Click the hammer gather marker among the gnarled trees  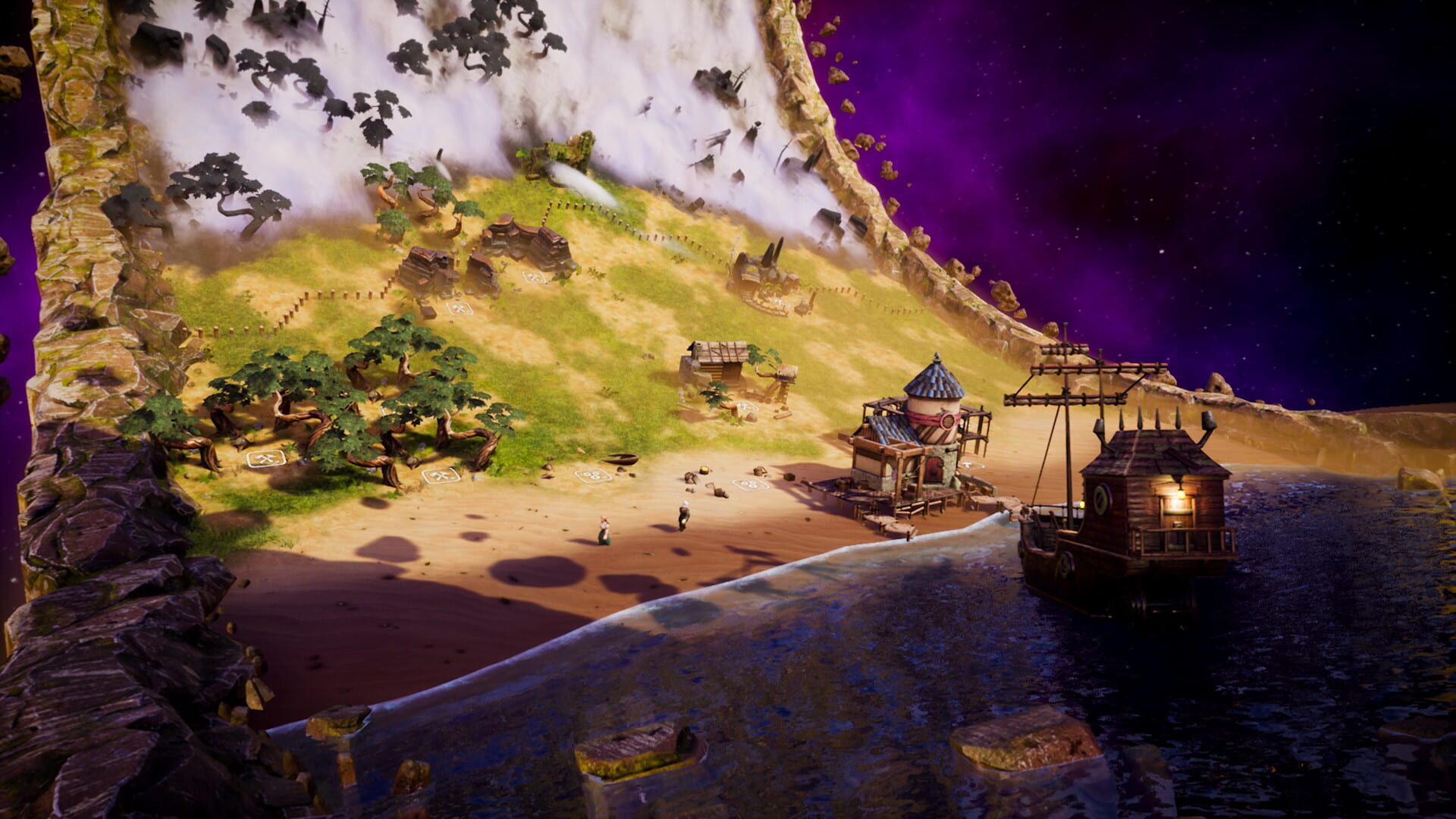(x=266, y=459)
